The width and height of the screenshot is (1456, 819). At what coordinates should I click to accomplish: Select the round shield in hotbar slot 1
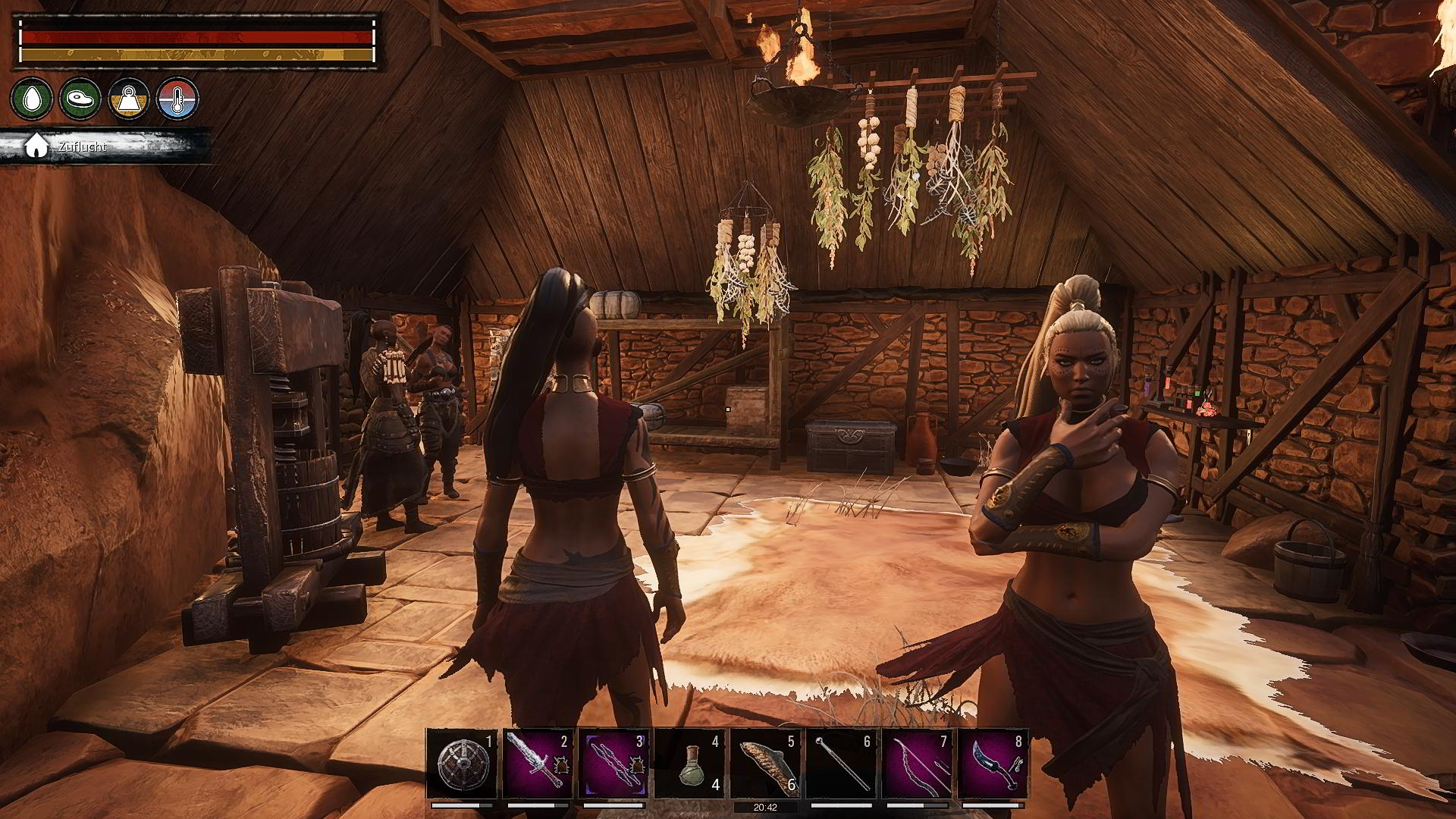462,764
